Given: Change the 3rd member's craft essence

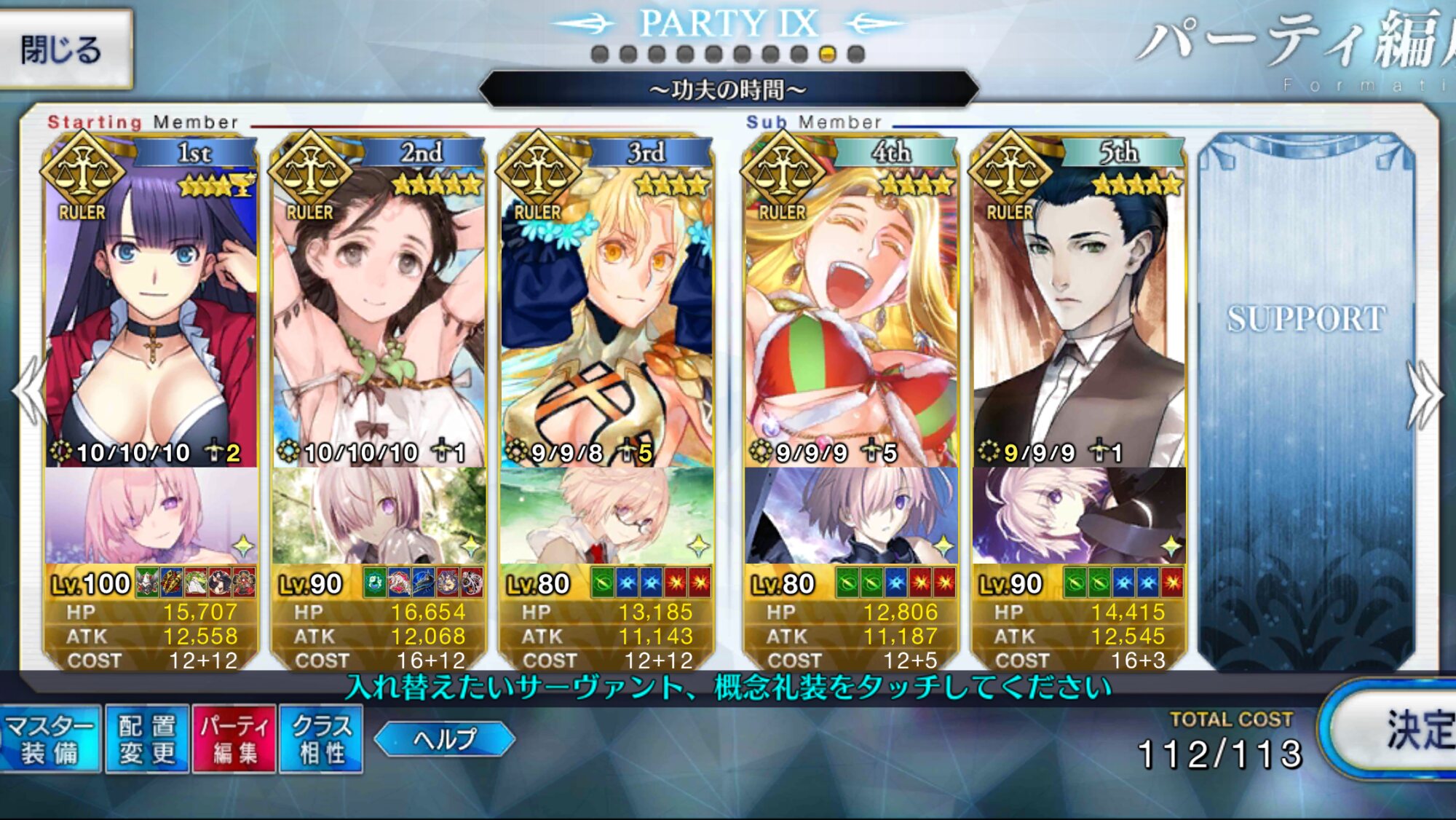Looking at the screenshot, I should point(606,516).
